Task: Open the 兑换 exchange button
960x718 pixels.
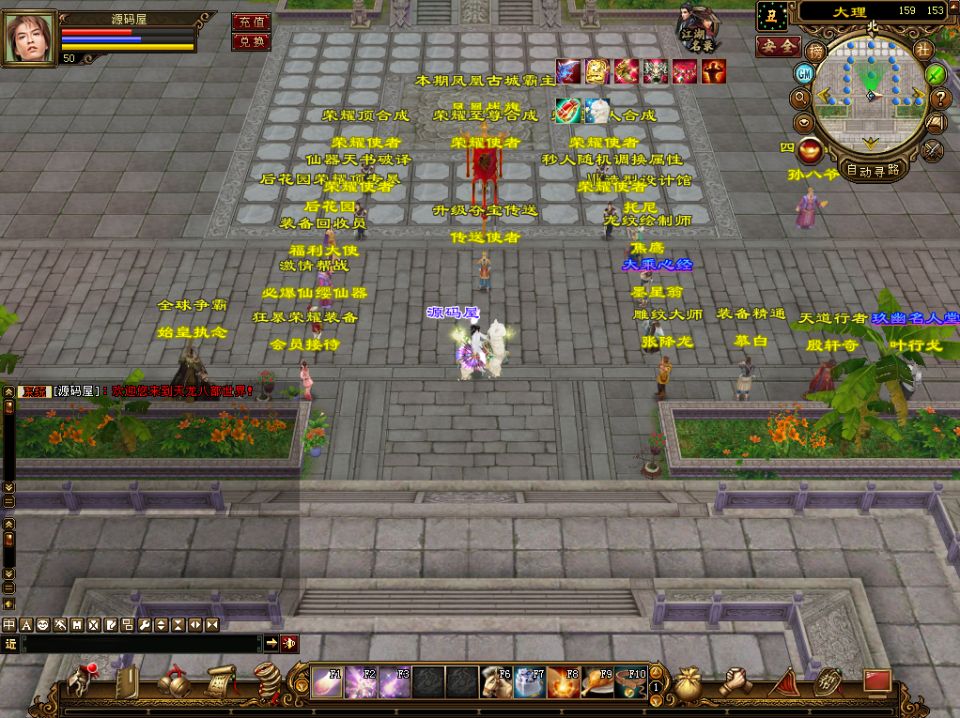Action: click(250, 41)
